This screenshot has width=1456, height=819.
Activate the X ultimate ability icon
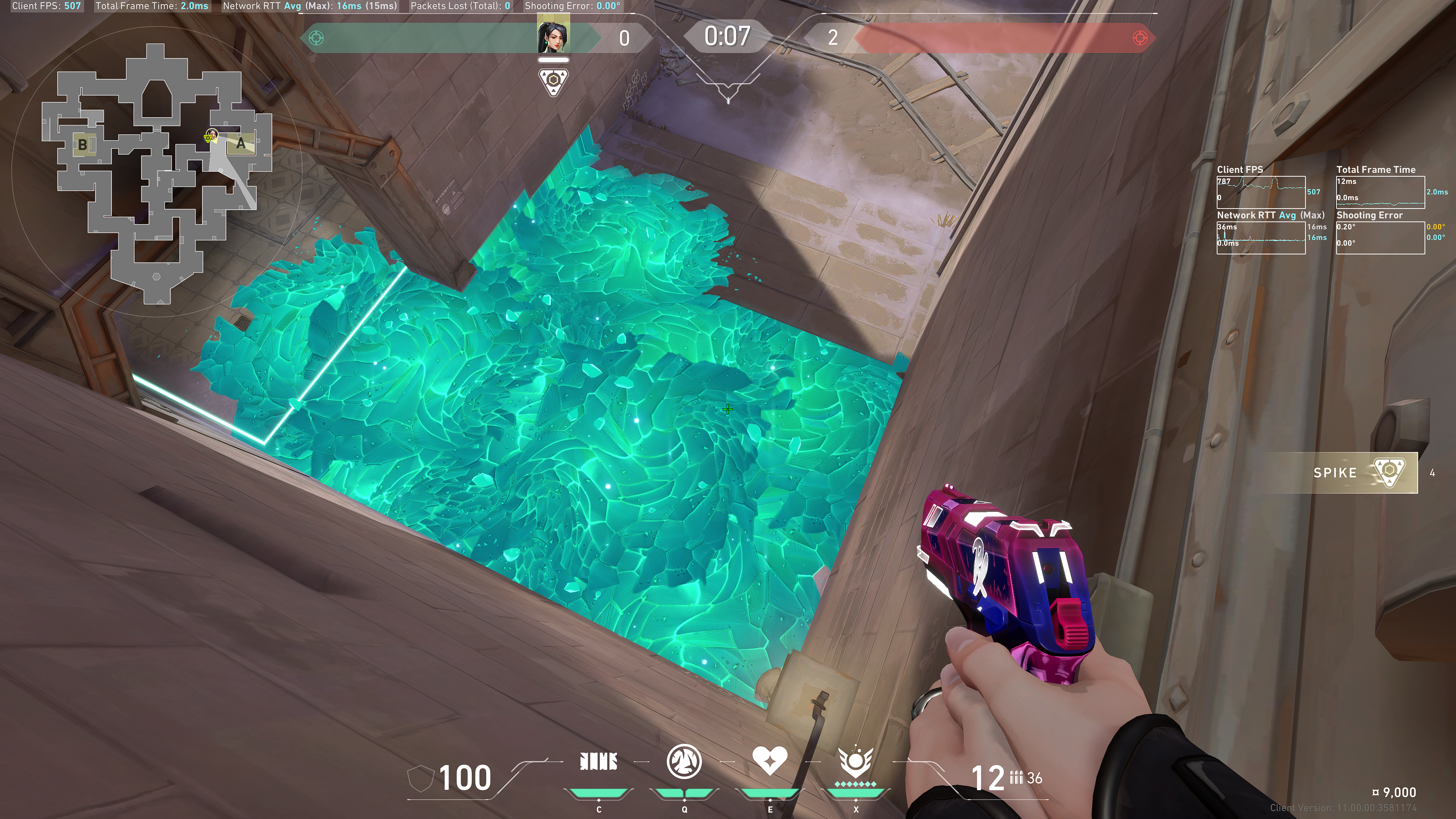pyautogui.click(x=855, y=762)
